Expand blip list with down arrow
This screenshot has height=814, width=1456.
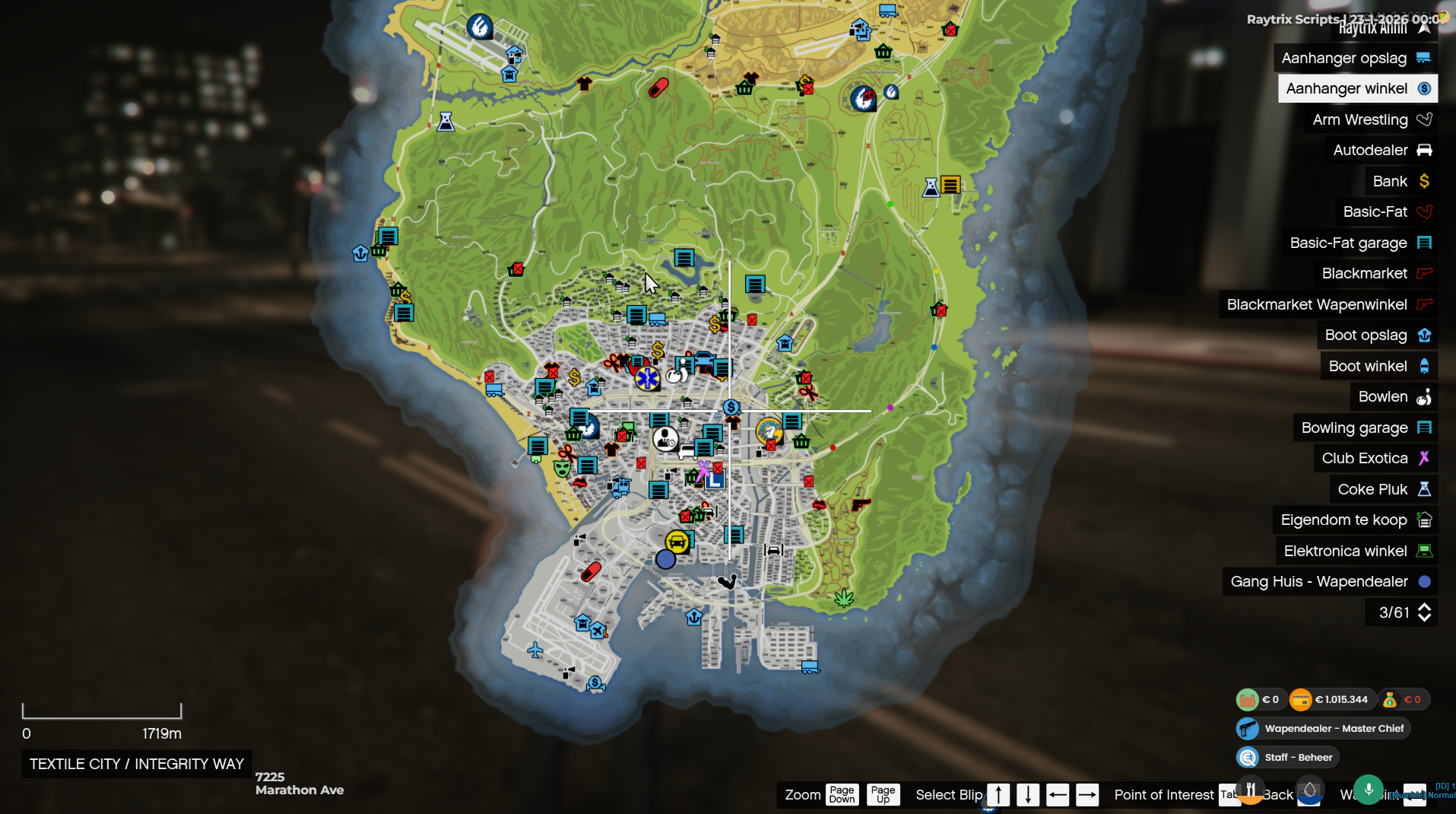coord(1027,794)
